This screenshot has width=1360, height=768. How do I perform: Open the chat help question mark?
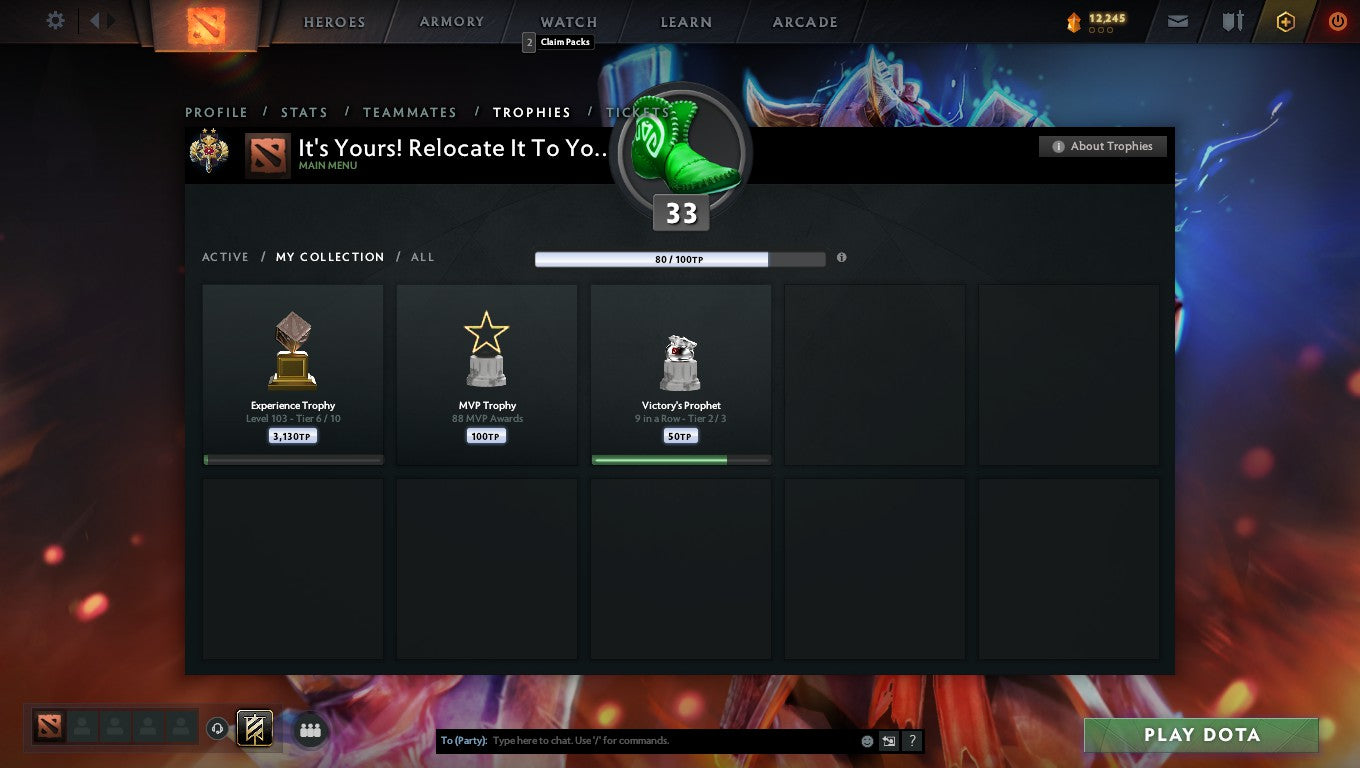click(x=911, y=741)
